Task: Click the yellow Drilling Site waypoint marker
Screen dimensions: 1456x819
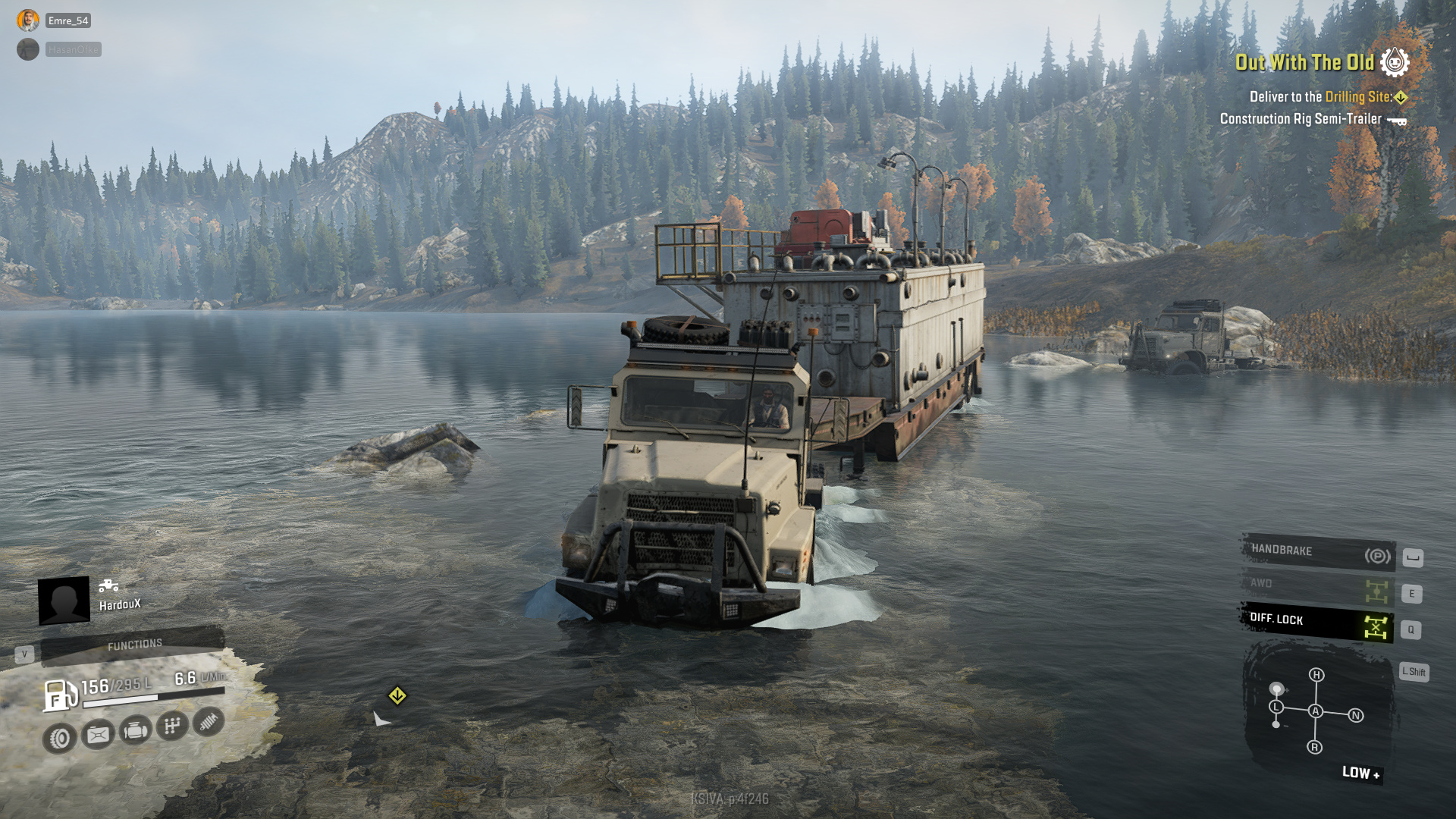Action: (x=397, y=695)
